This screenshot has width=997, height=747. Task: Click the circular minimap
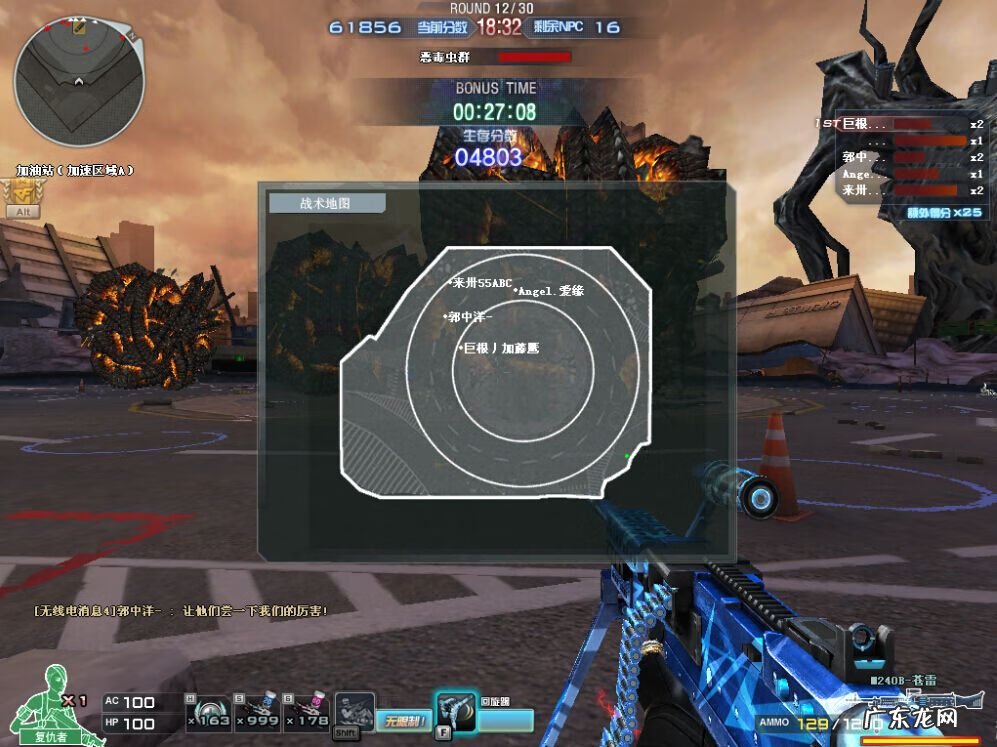pyautogui.click(x=78, y=80)
